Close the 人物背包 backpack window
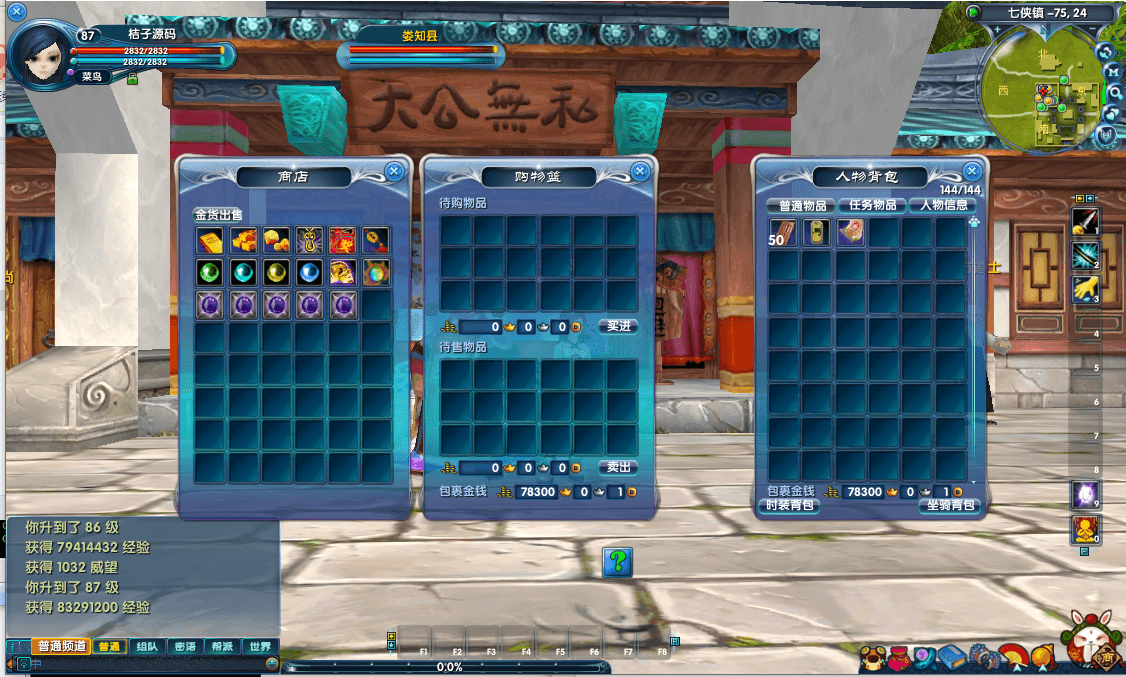This screenshot has width=1126, height=677. pos(972,171)
